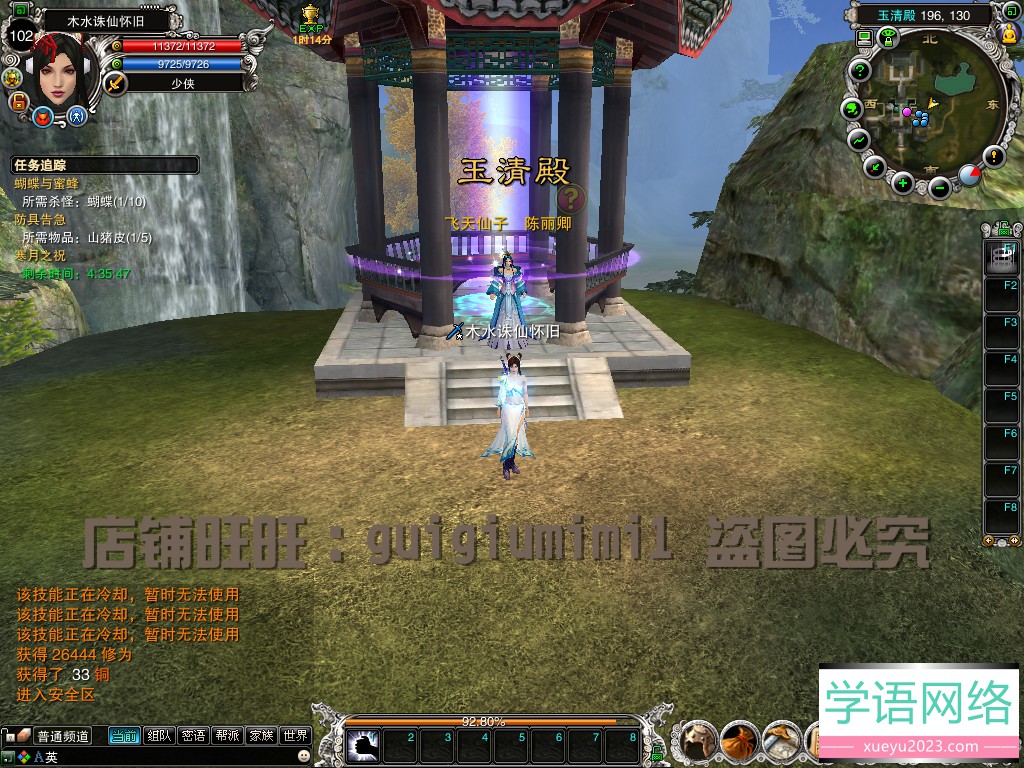1024x768 pixels.
Task: Click the yellow exclamation mark minimap button
Action: [x=993, y=156]
